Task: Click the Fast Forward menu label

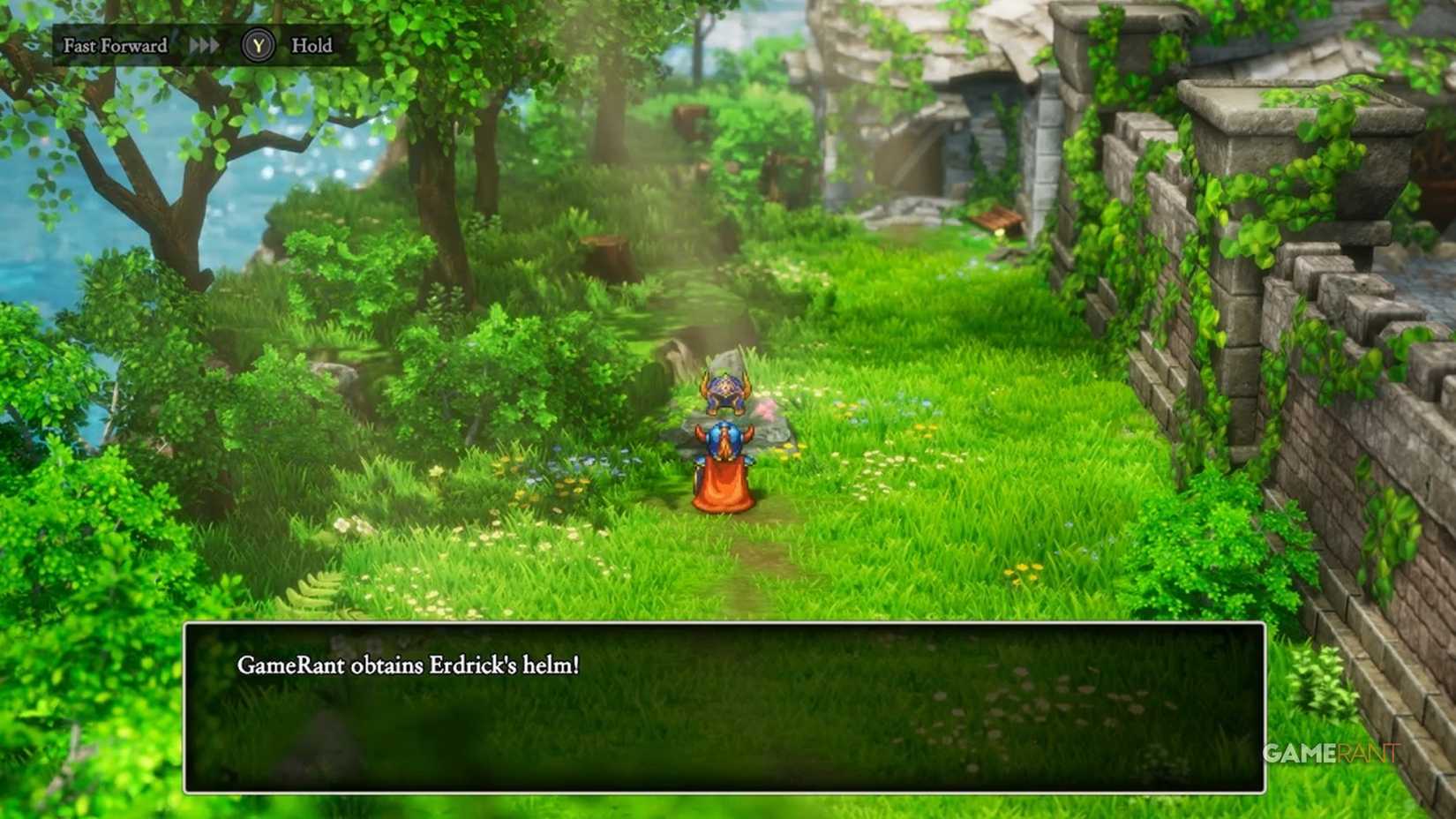Action: coord(115,45)
